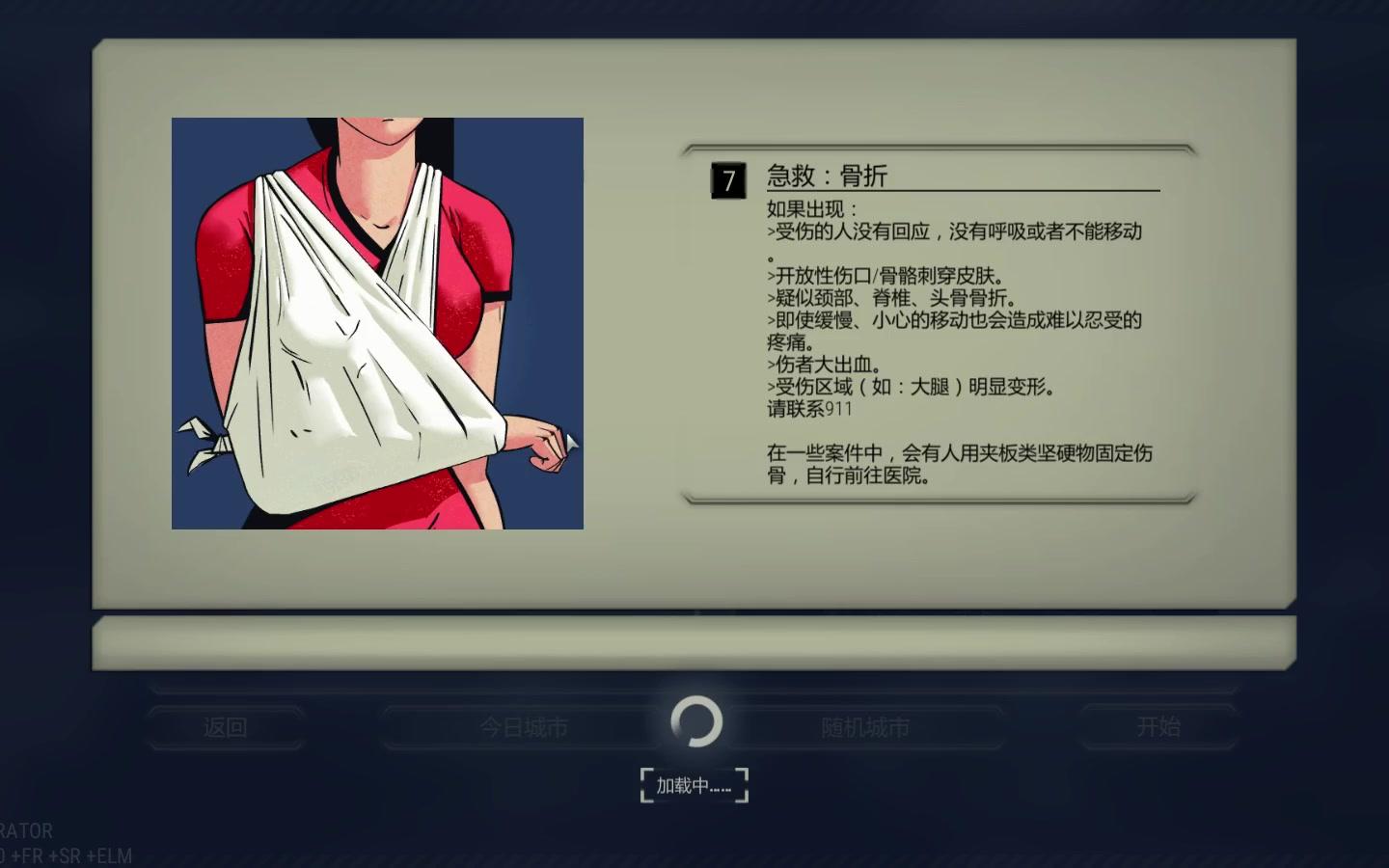The width and height of the screenshot is (1389, 868).
Task: Click the 急救：骨折 manual title
Action: tap(828, 176)
